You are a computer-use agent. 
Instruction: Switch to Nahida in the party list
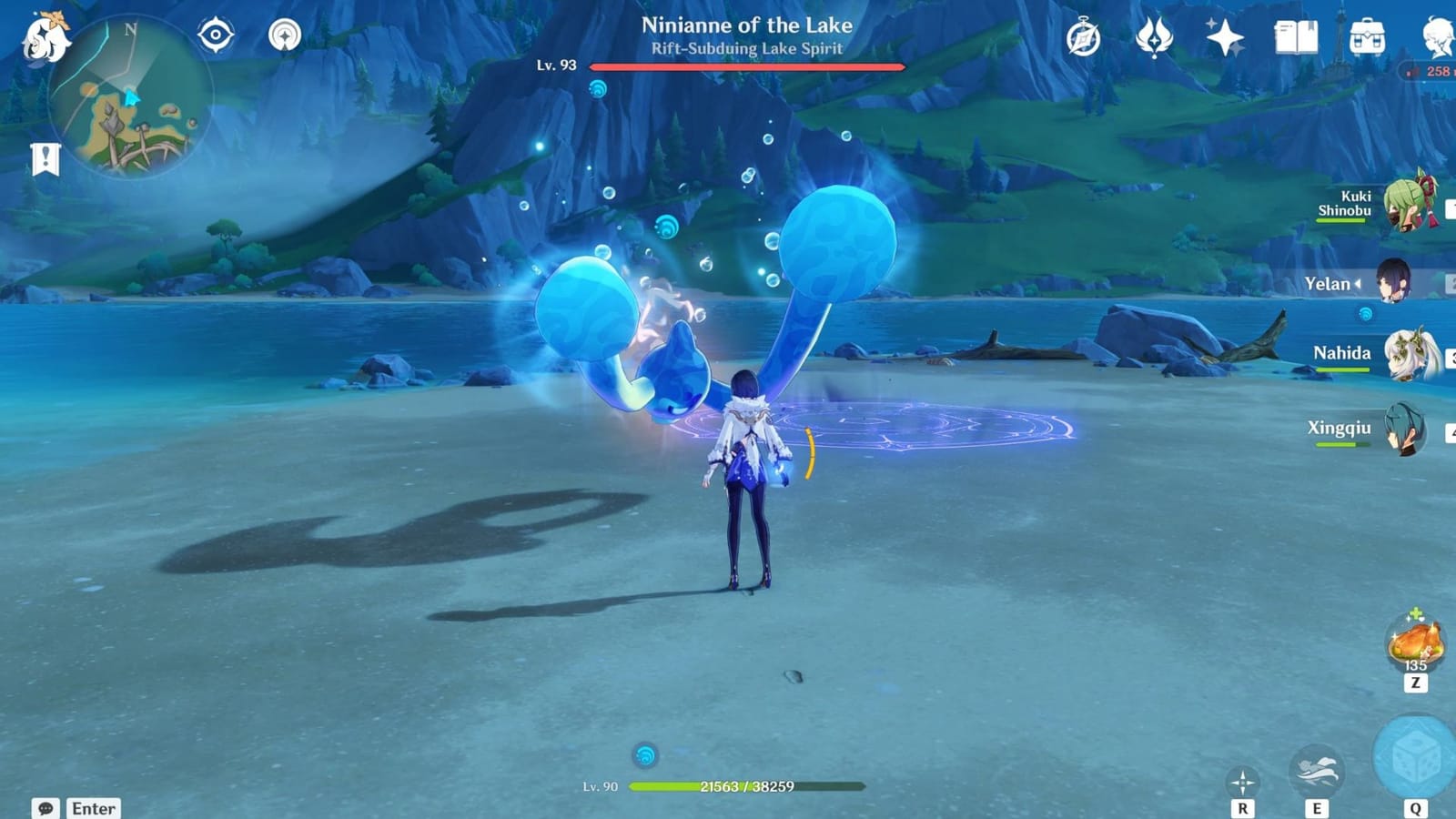pyautogui.click(x=1406, y=355)
